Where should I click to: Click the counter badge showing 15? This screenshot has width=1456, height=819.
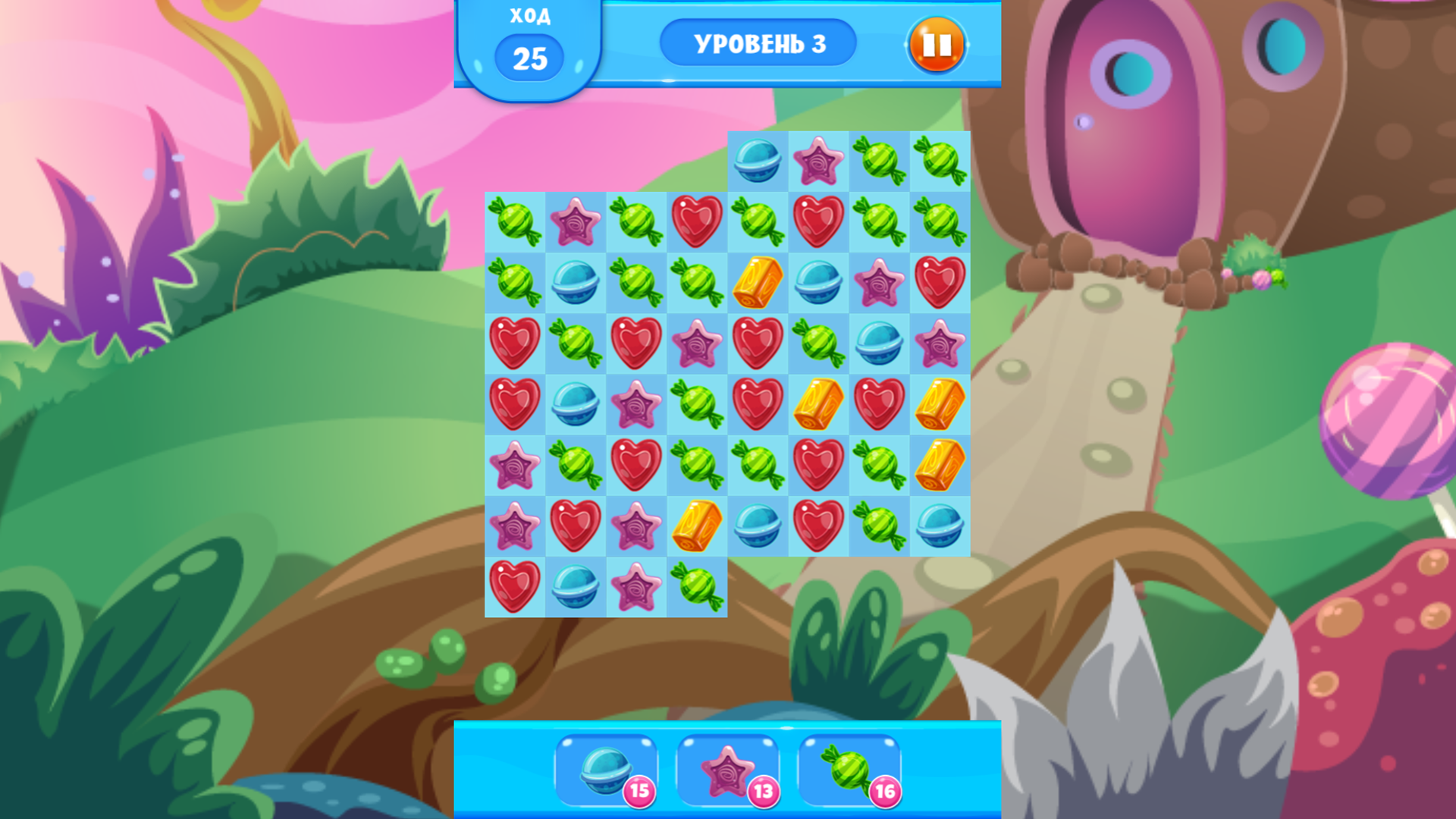point(638,790)
